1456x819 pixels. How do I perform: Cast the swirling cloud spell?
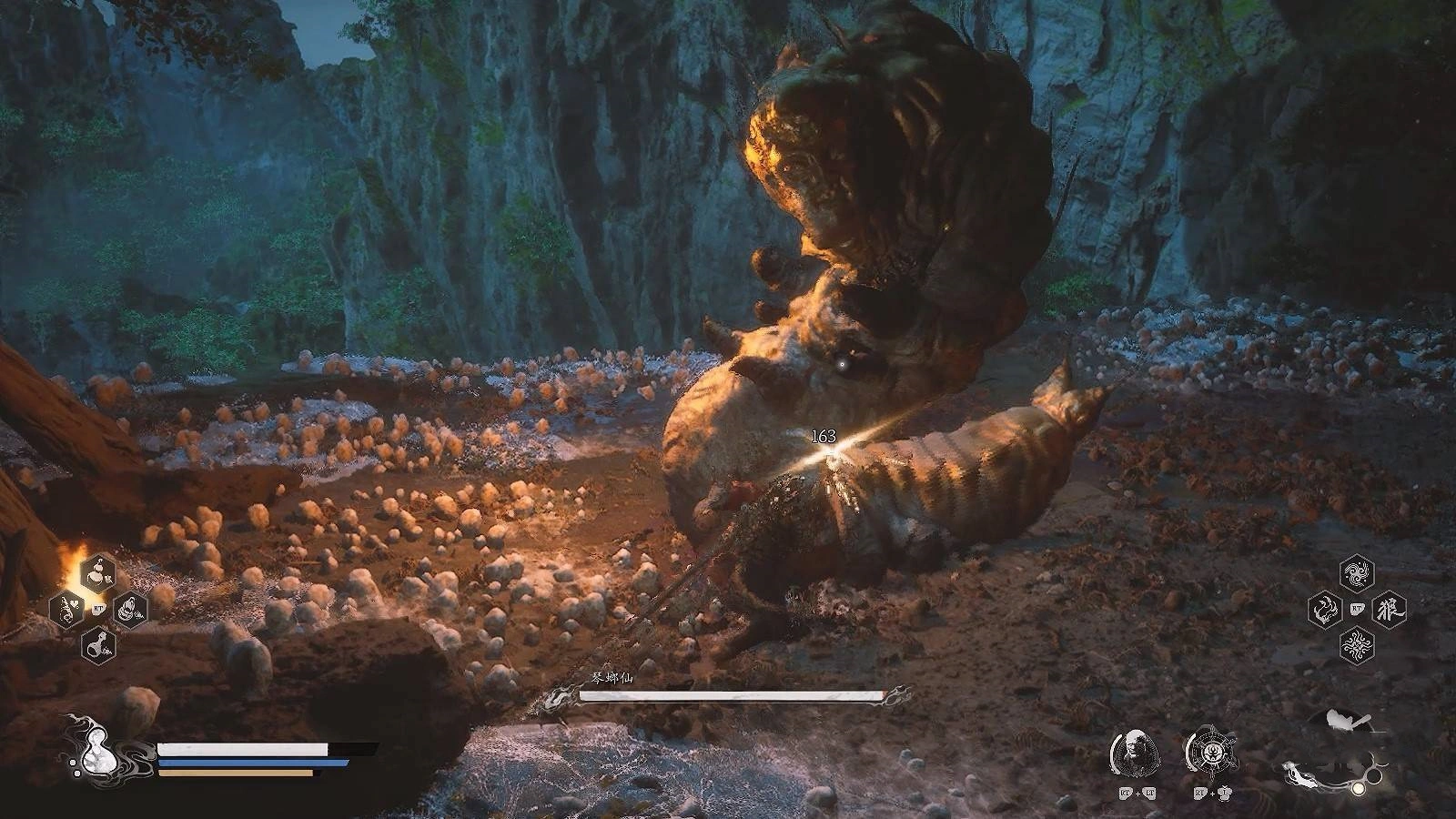coord(1357,573)
